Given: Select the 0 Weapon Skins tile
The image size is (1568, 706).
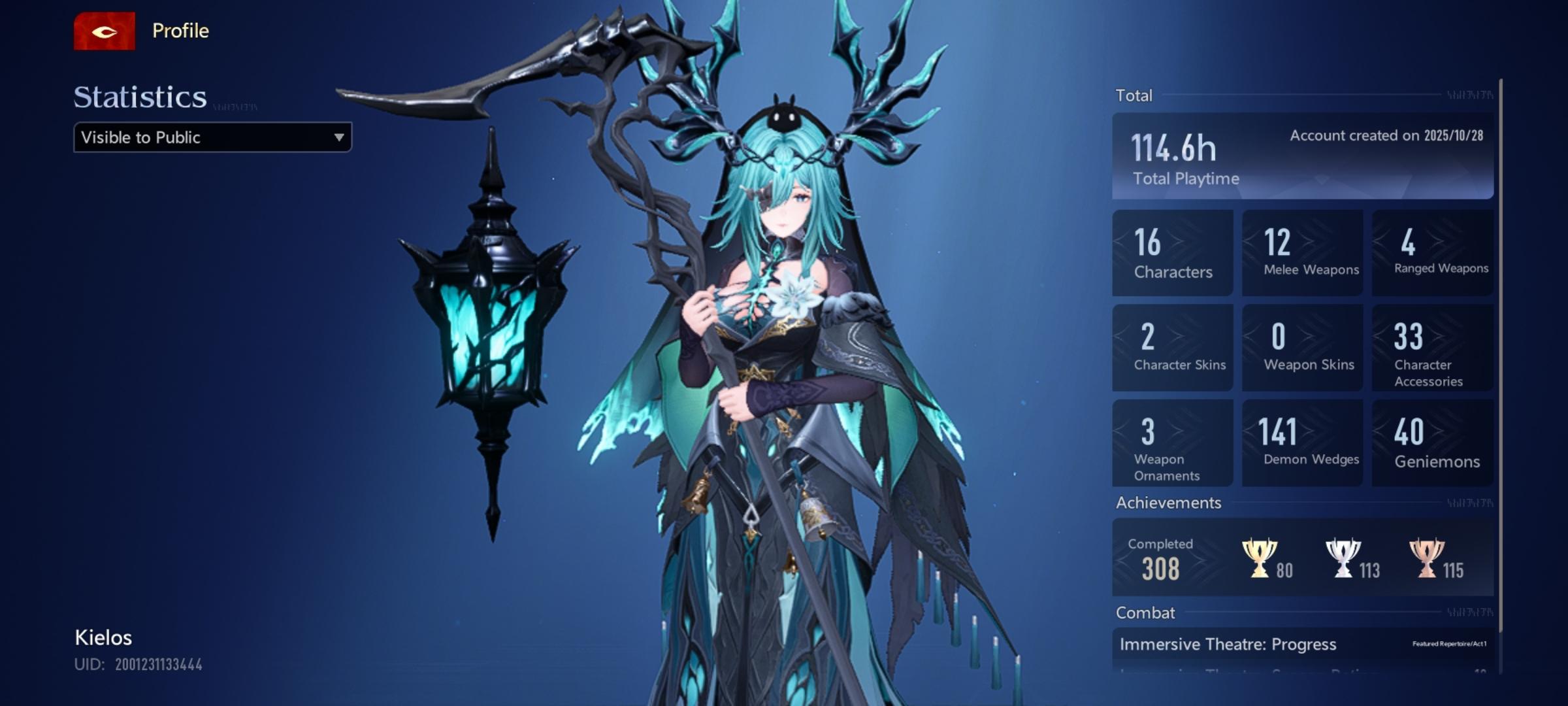Looking at the screenshot, I should click(x=1302, y=348).
